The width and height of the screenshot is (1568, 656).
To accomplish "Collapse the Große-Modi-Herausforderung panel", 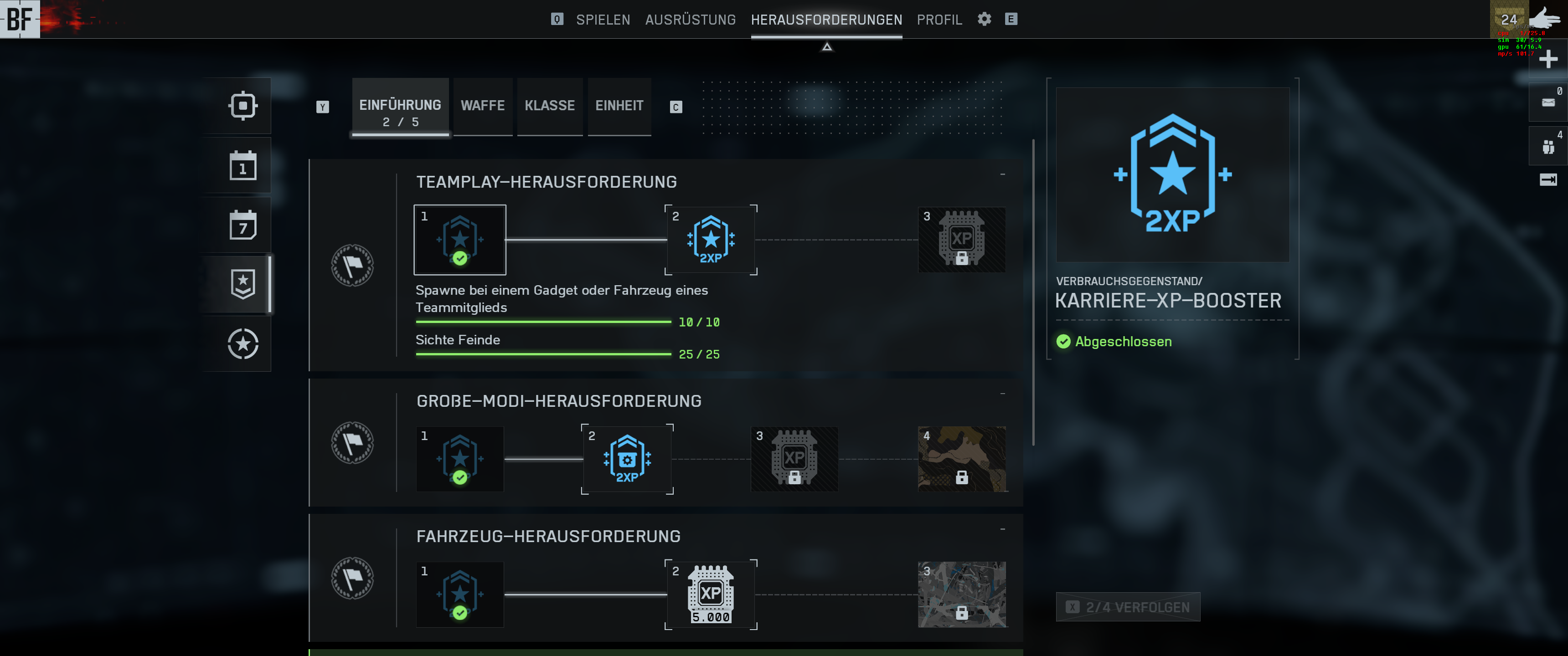I will coord(1003,393).
